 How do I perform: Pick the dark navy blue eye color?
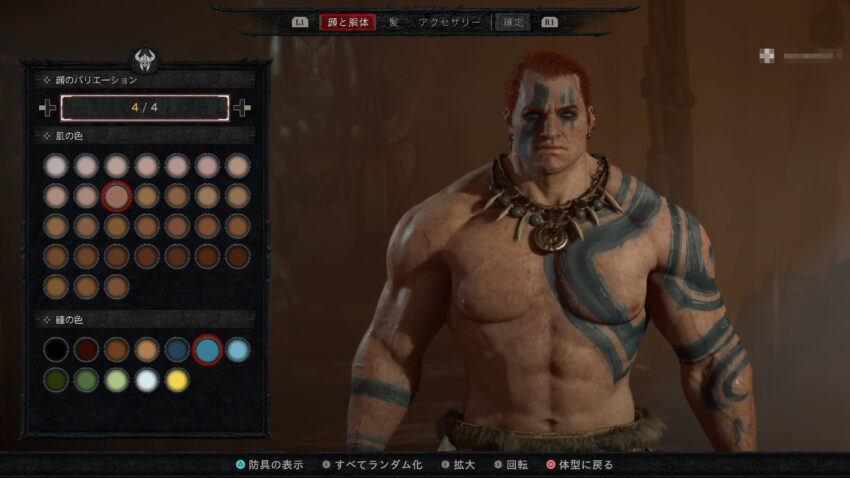pyautogui.click(x=177, y=349)
